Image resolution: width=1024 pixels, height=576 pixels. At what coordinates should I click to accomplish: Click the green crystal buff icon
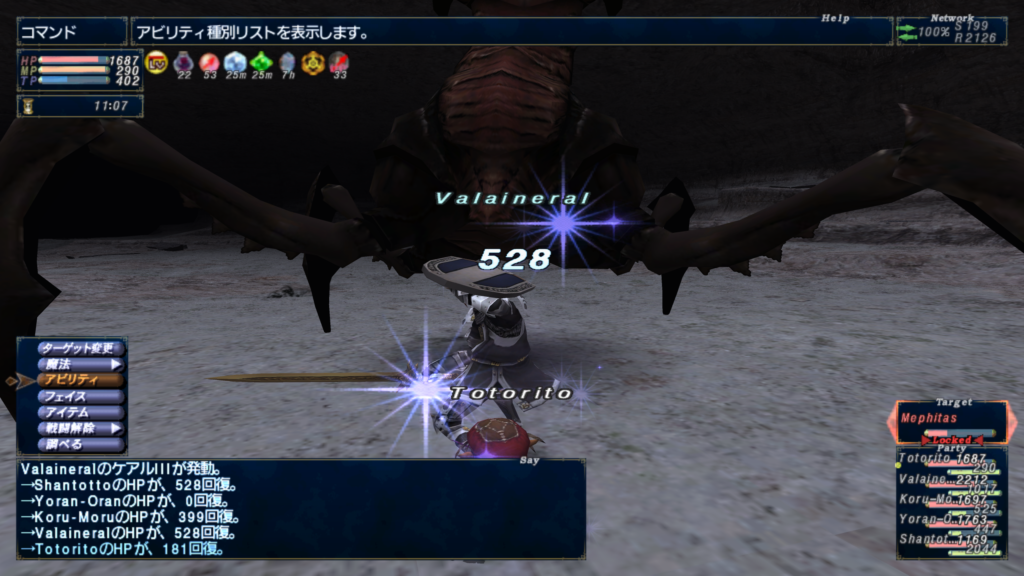tap(261, 62)
